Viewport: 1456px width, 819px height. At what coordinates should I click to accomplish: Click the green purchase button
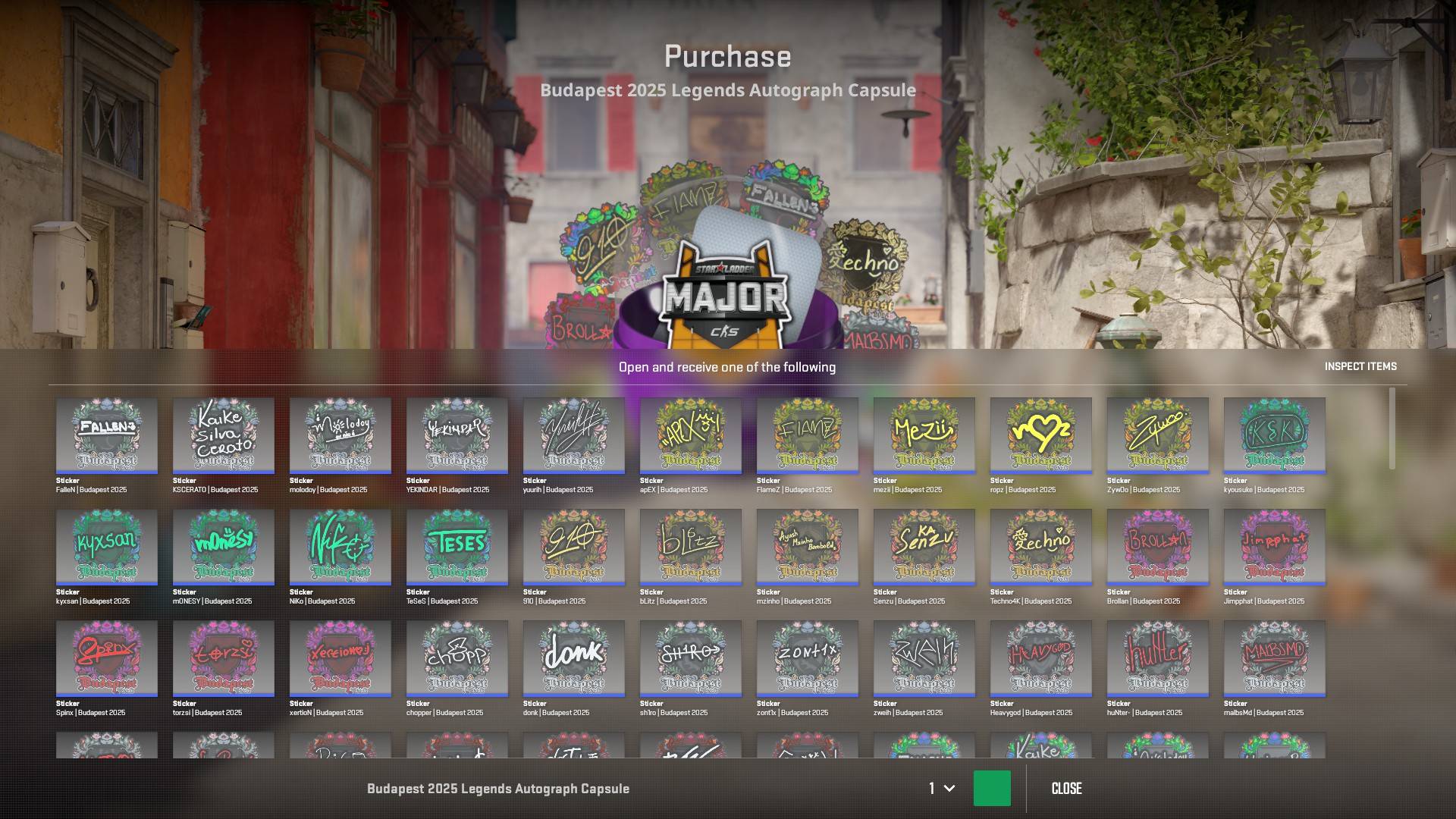pyautogui.click(x=991, y=788)
